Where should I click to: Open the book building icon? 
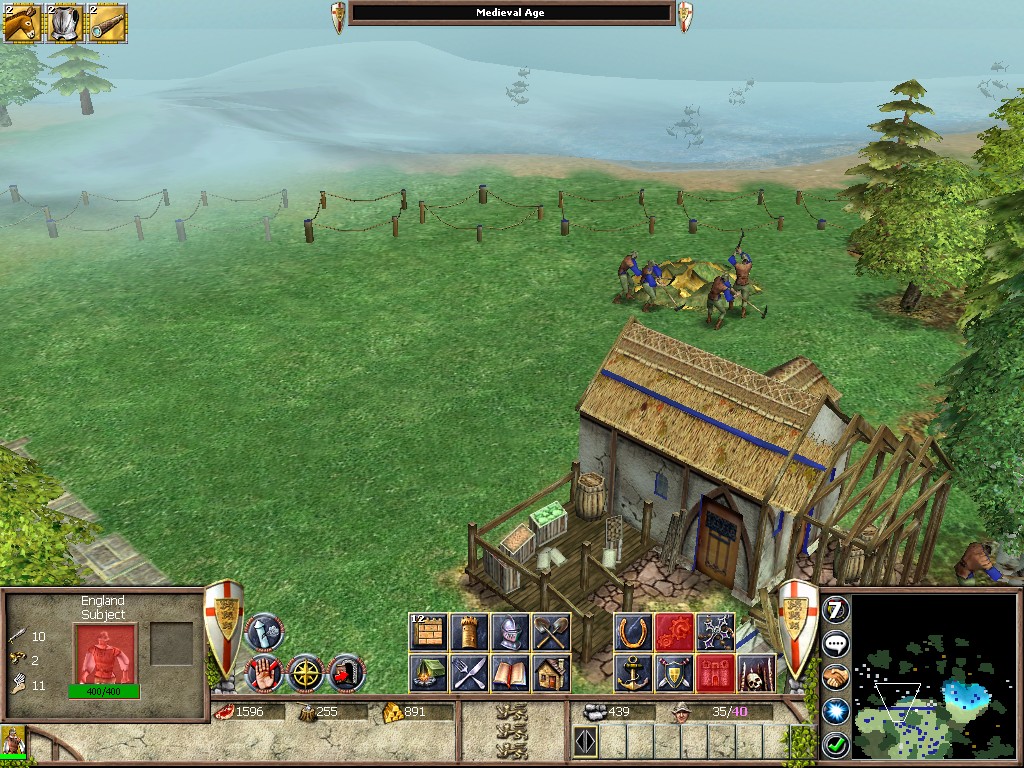pos(510,673)
